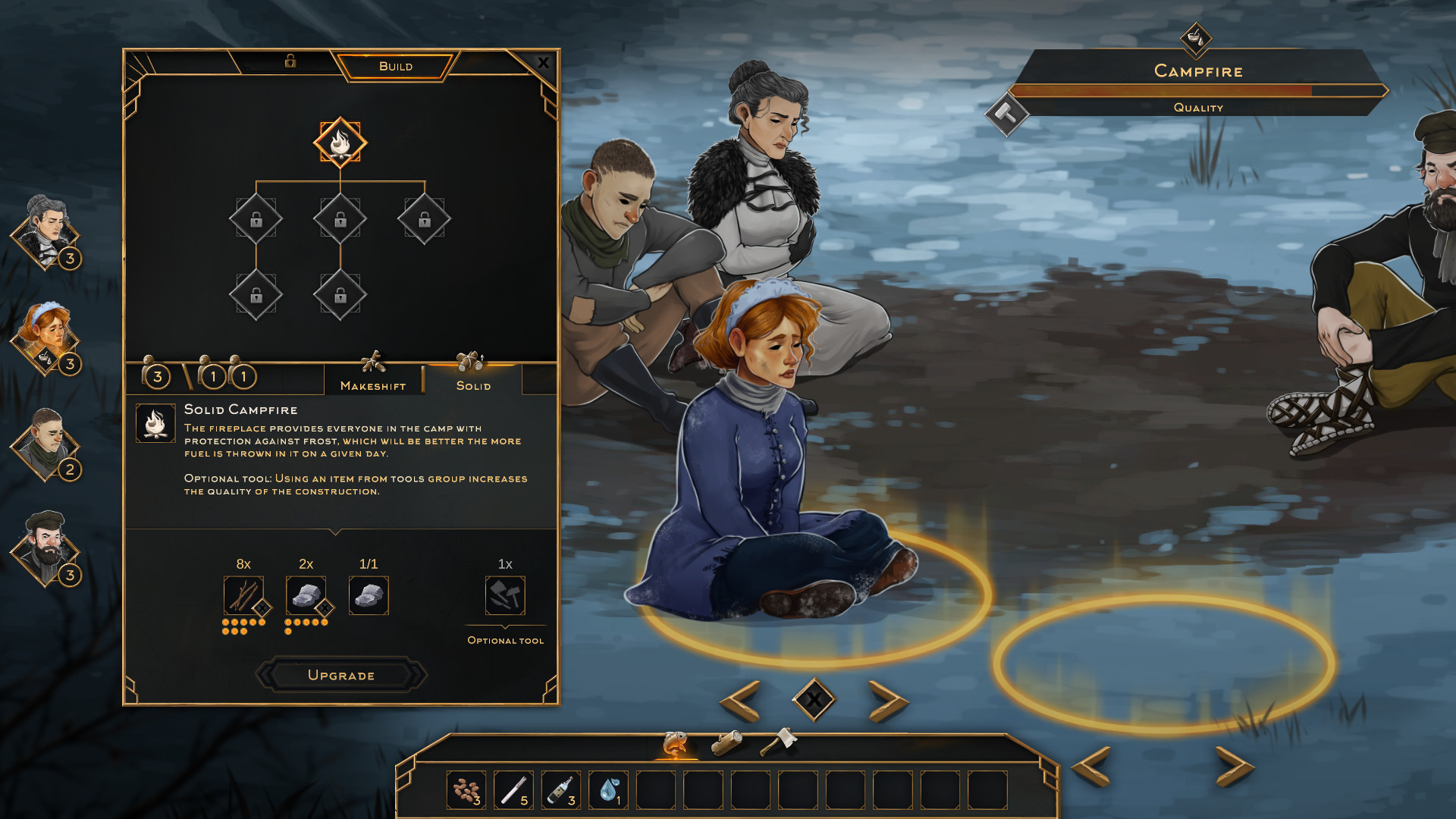Click the Upgrade button

(341, 675)
